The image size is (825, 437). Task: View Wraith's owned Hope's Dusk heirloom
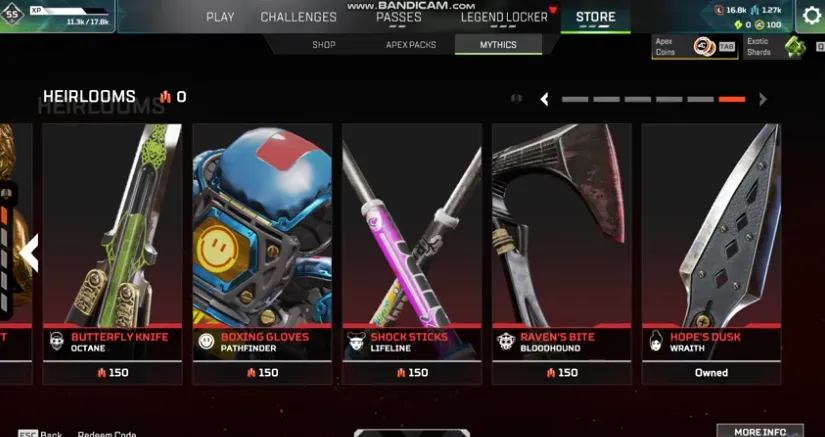(x=711, y=250)
